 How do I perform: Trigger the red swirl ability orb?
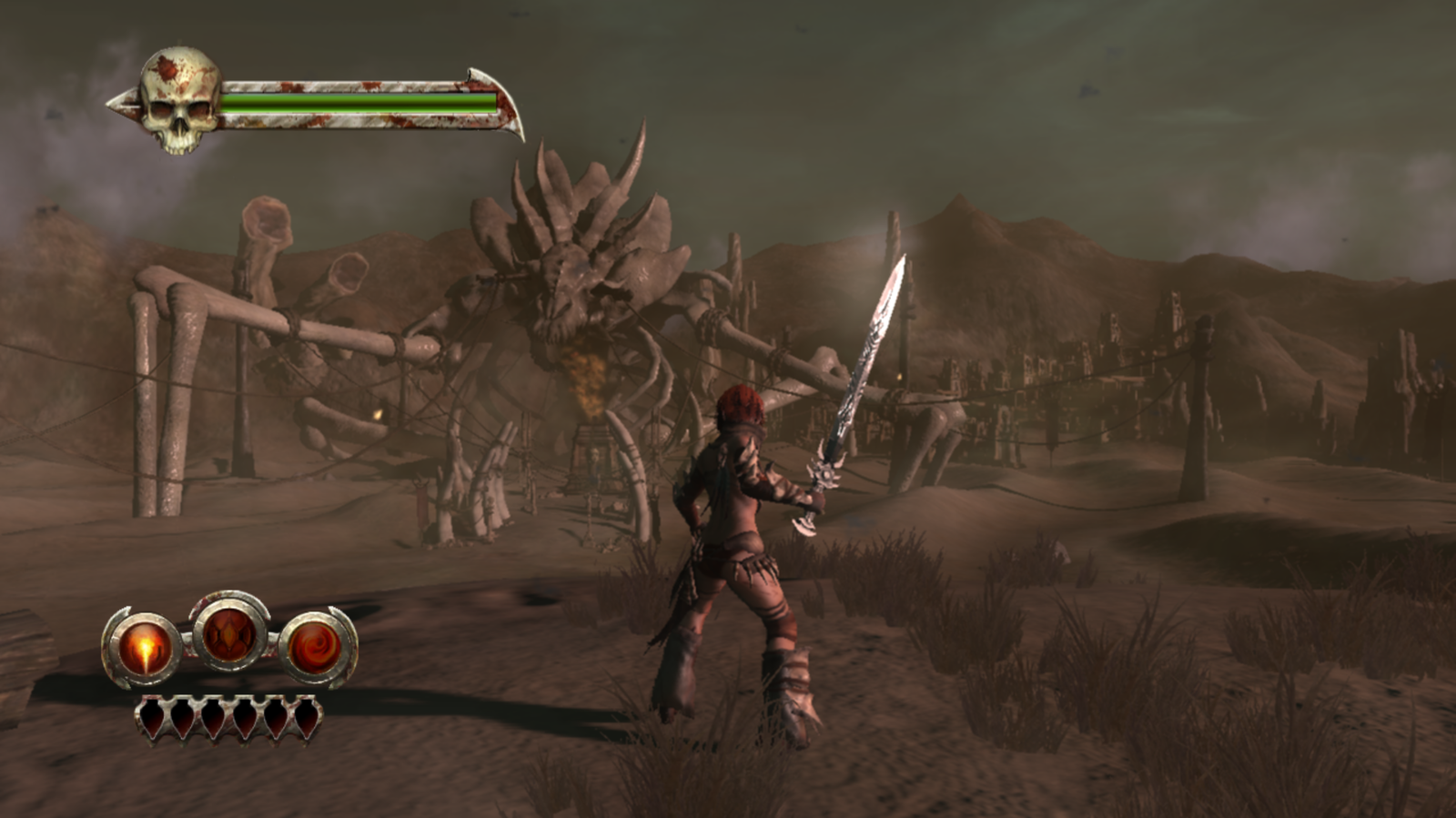click(x=315, y=648)
